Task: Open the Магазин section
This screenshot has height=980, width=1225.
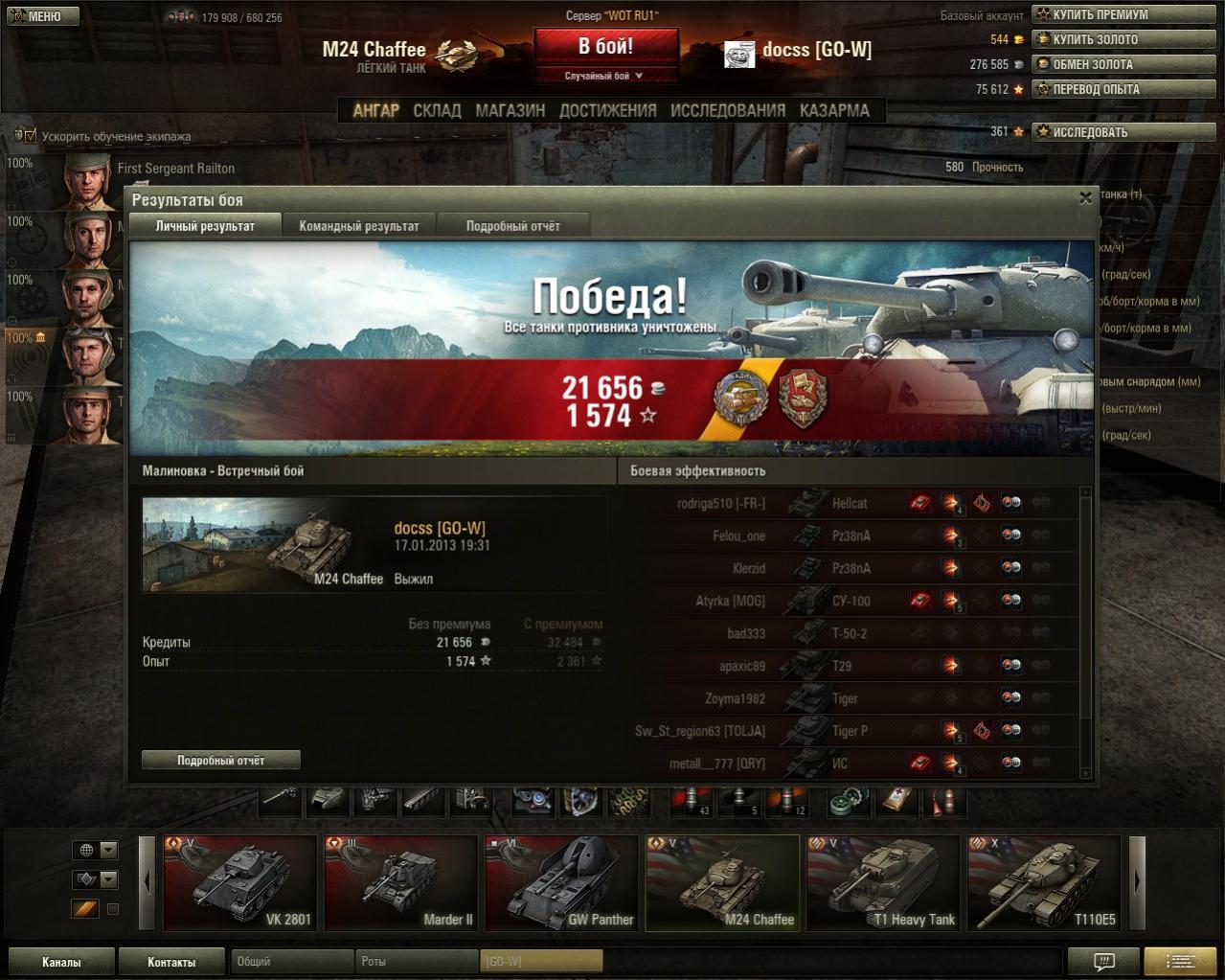Action: coord(510,110)
